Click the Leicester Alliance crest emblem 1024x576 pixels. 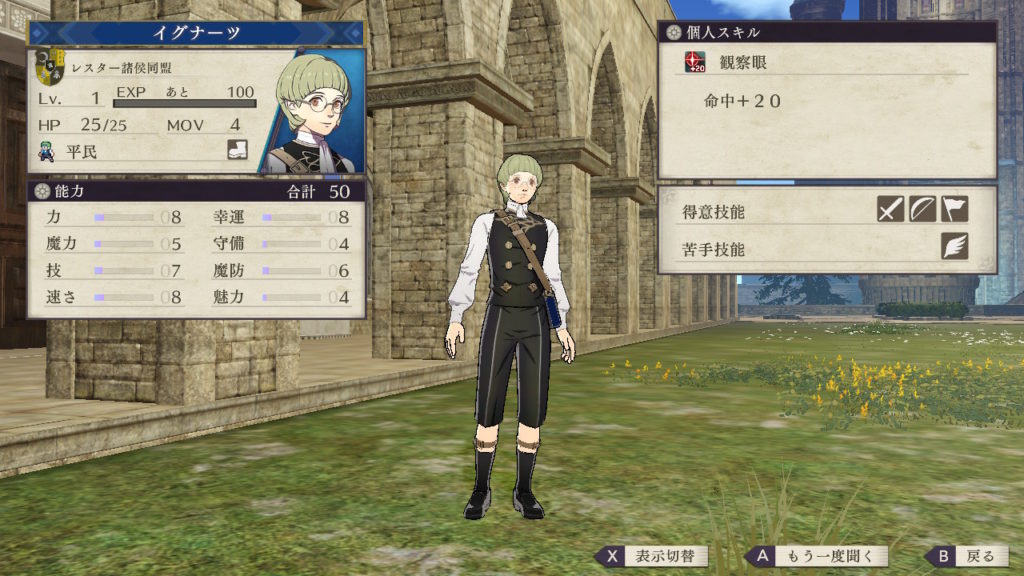(x=49, y=68)
